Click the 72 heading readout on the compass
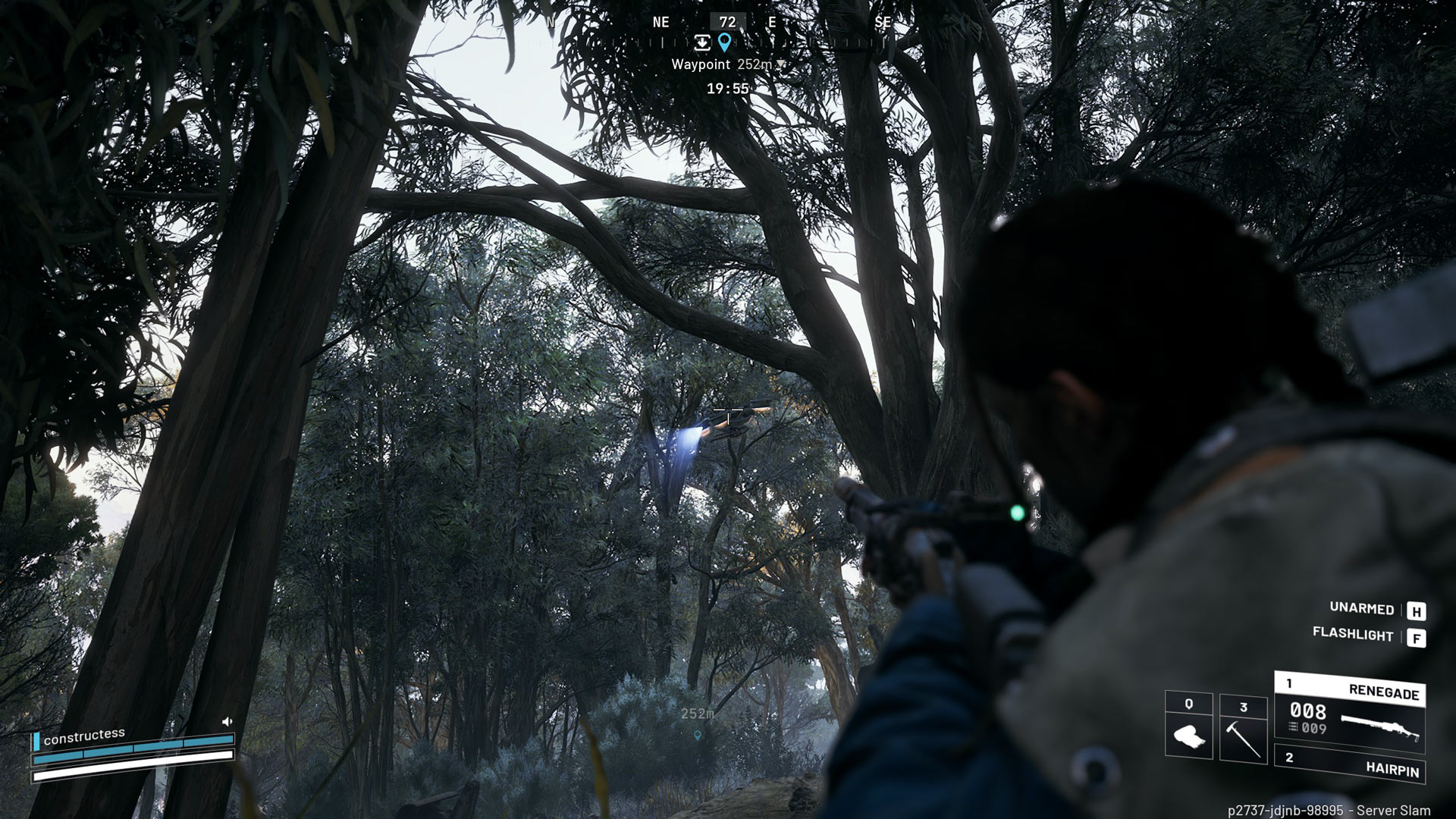This screenshot has height=819, width=1456. 727,21
